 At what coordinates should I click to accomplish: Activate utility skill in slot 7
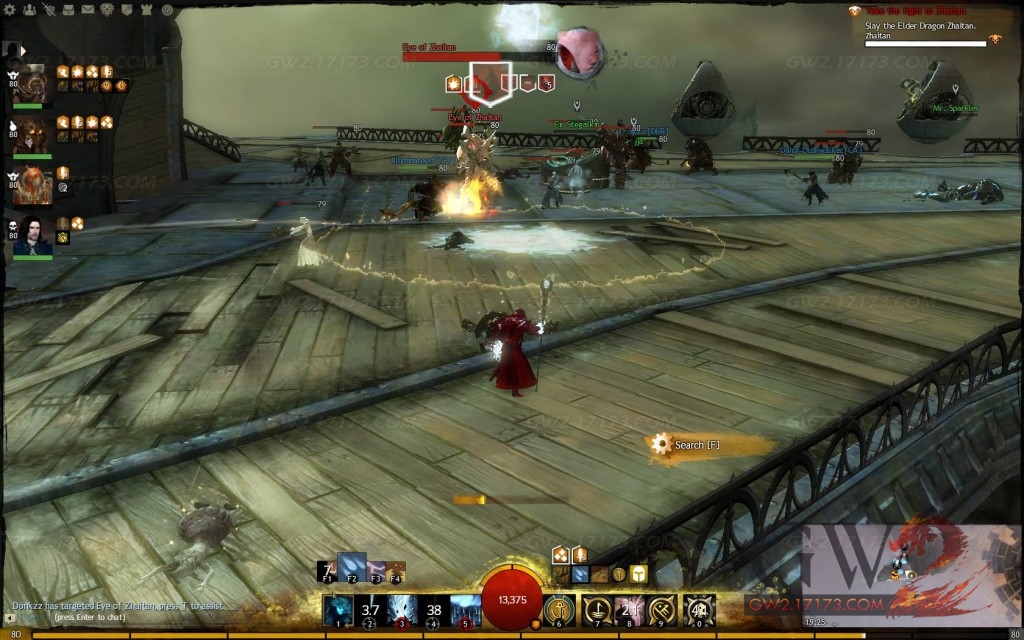click(x=597, y=609)
